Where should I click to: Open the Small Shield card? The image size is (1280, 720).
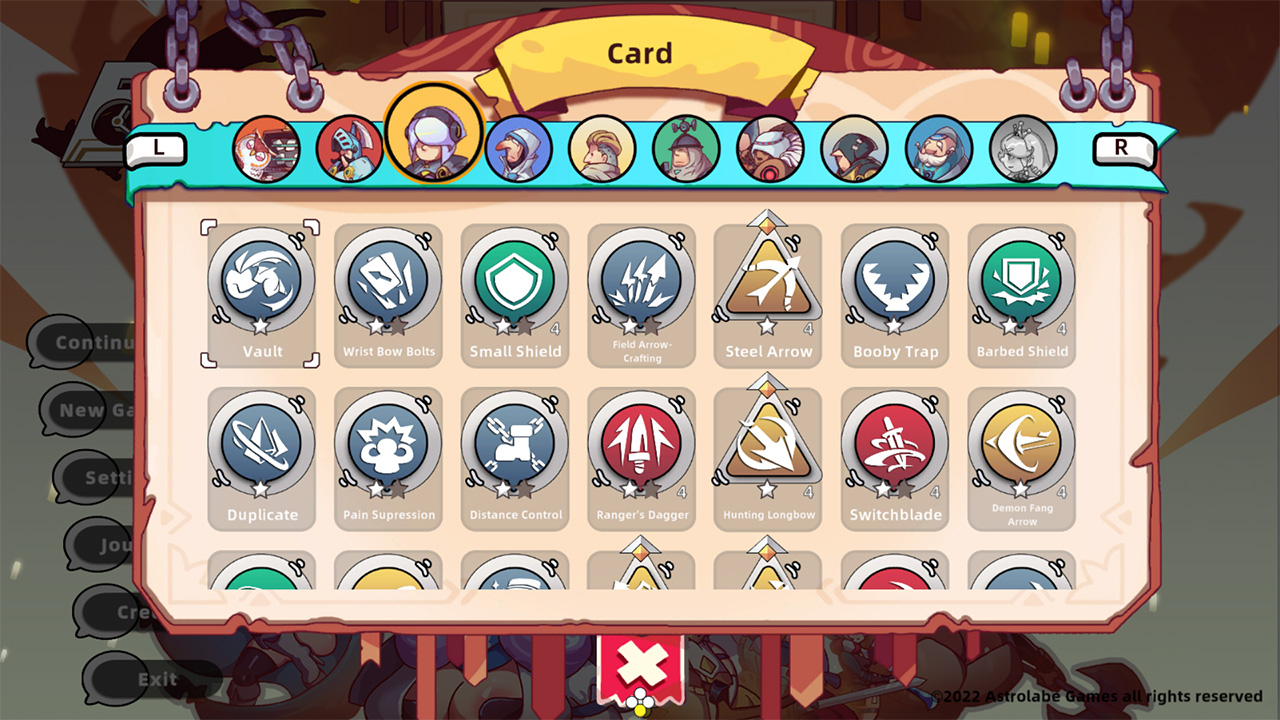[x=514, y=290]
